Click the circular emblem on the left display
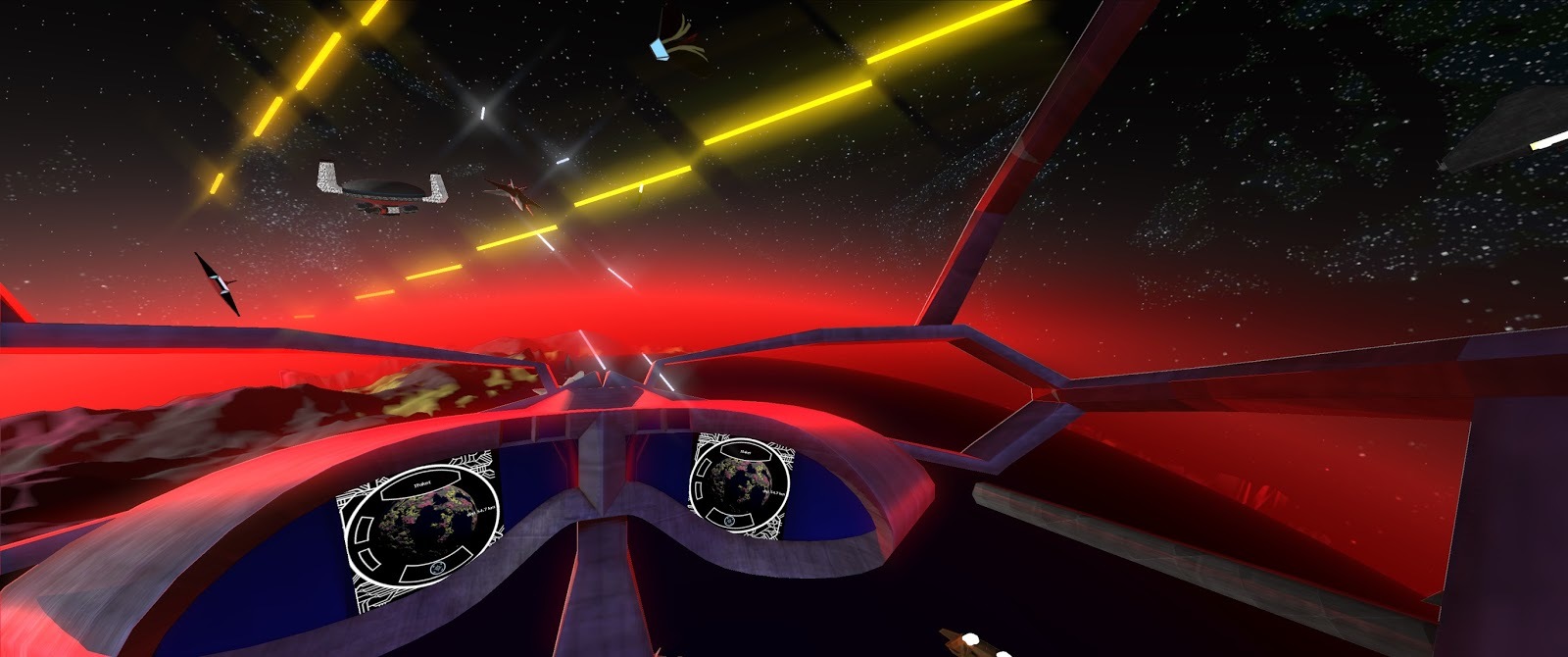Screen dimensions: 1568x657 coord(437,568)
